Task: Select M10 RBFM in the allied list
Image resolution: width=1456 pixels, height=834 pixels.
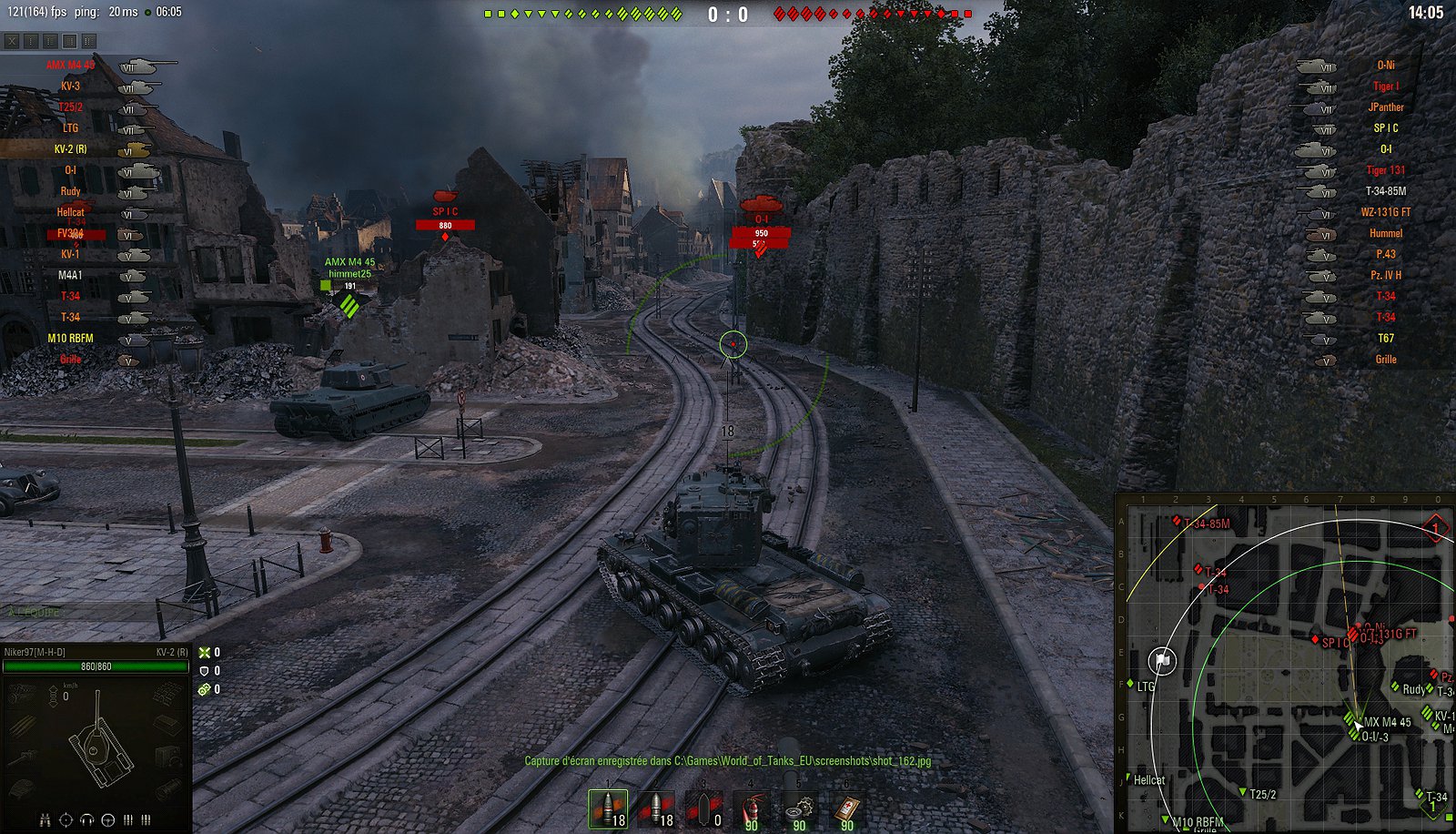Action: point(70,338)
